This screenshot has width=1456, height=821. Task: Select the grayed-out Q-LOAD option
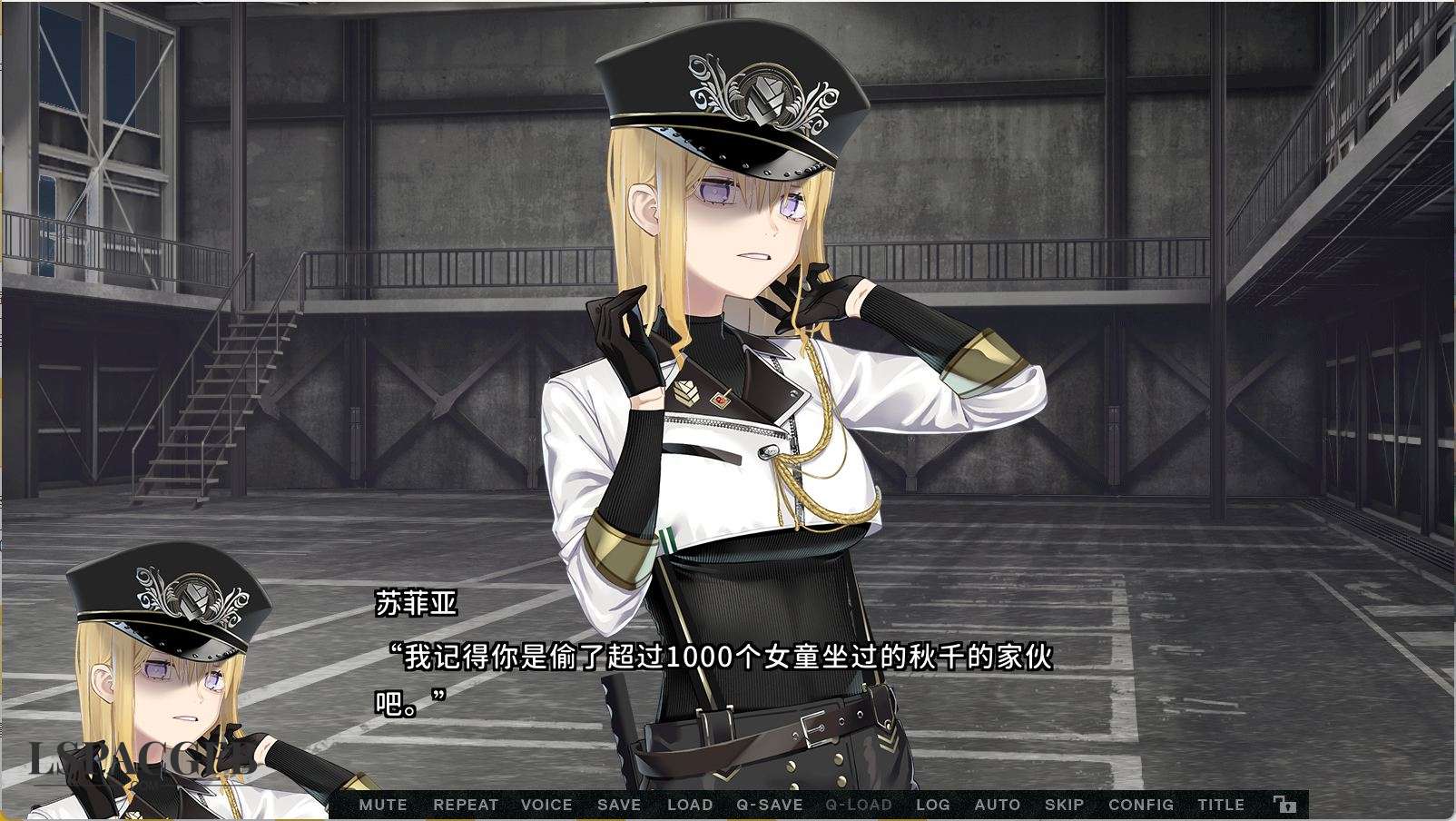click(x=857, y=805)
